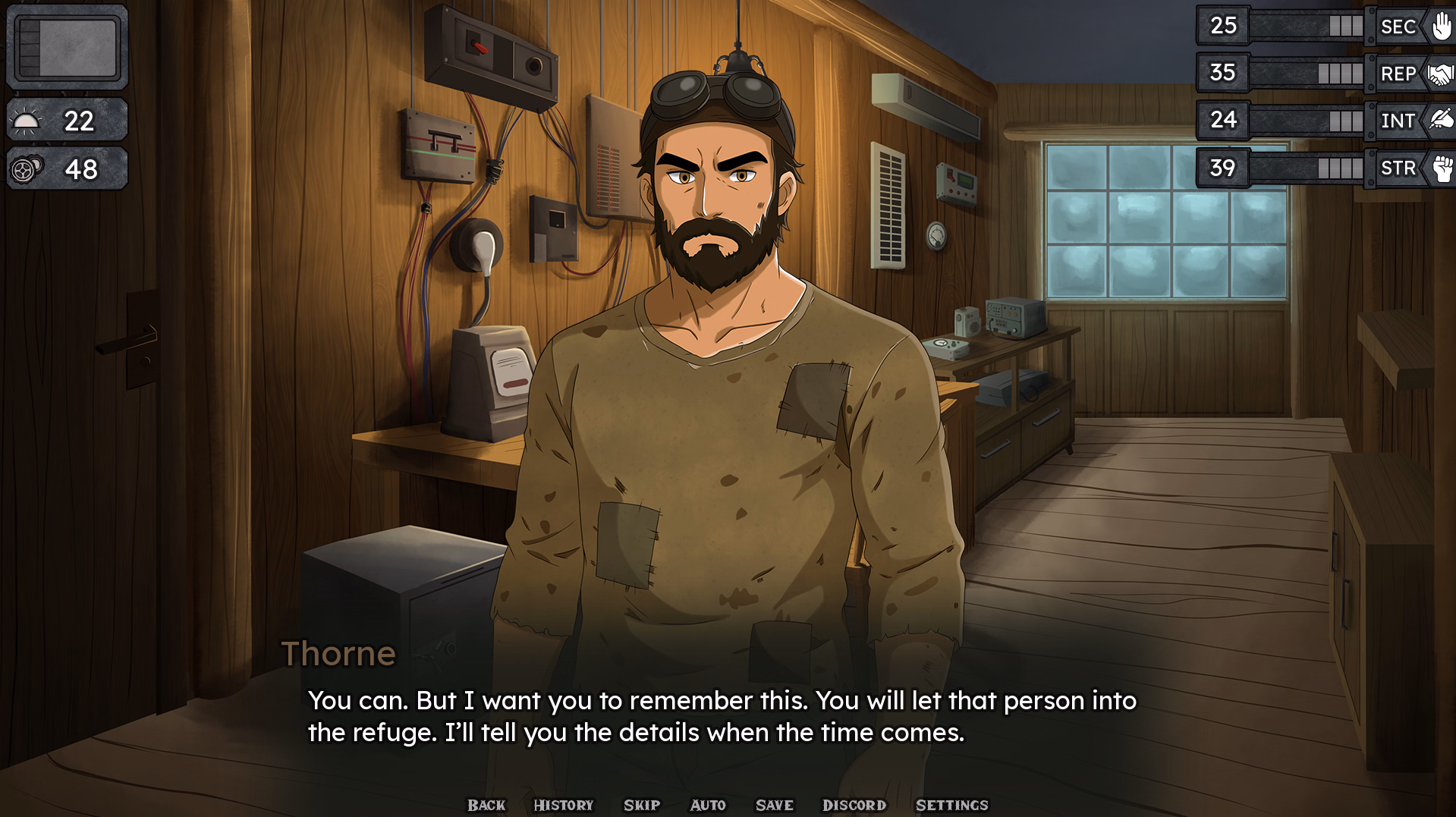
Task: Go back to the previous dialogue line
Action: point(486,805)
